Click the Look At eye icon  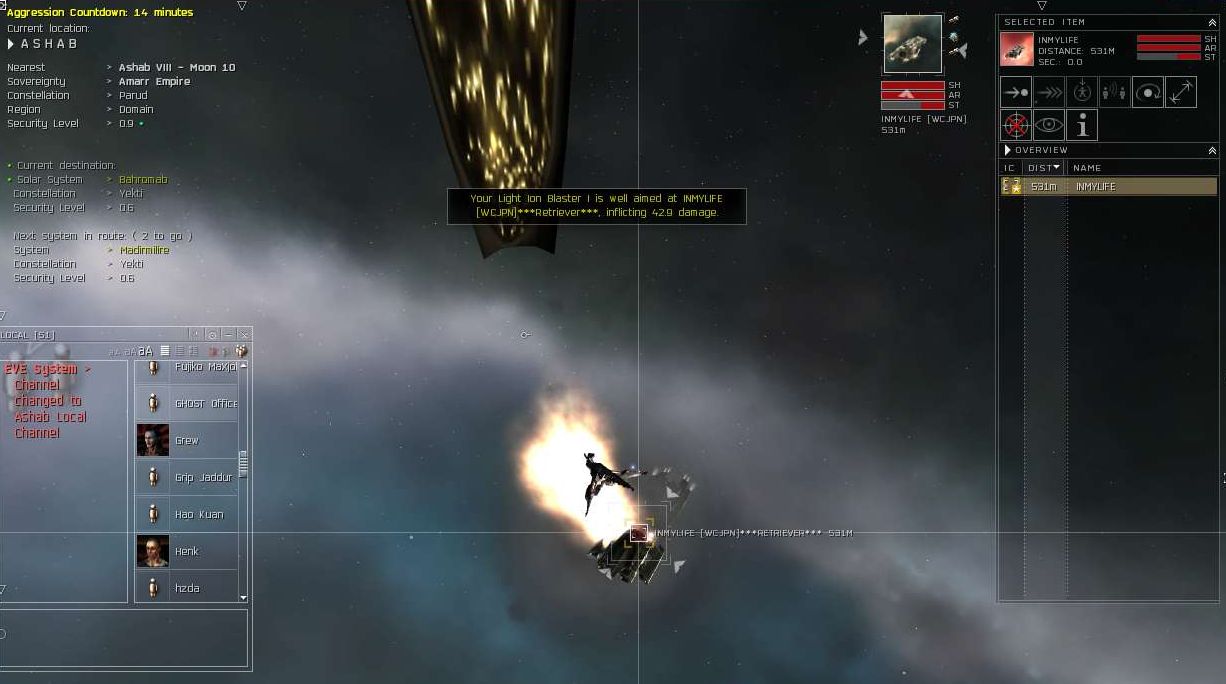tap(1049, 125)
